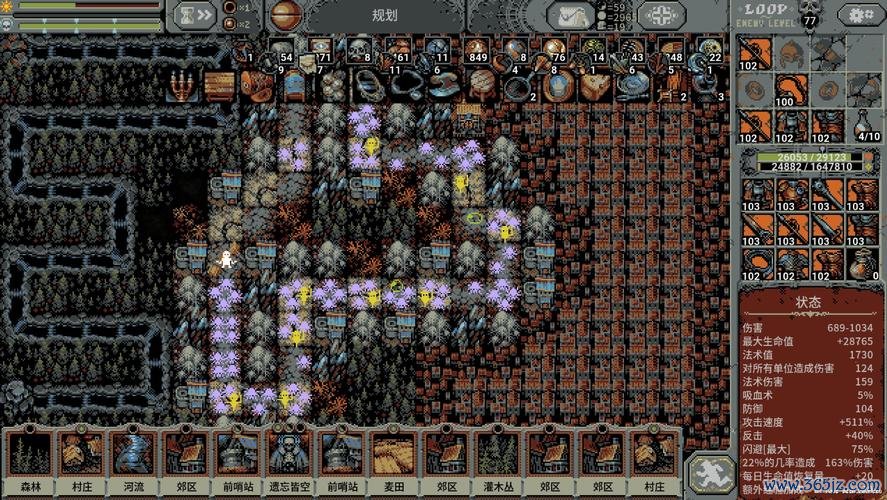Click the skull icon in the top trait bar
Screen dimensions: 887x500
click(x=359, y=49)
